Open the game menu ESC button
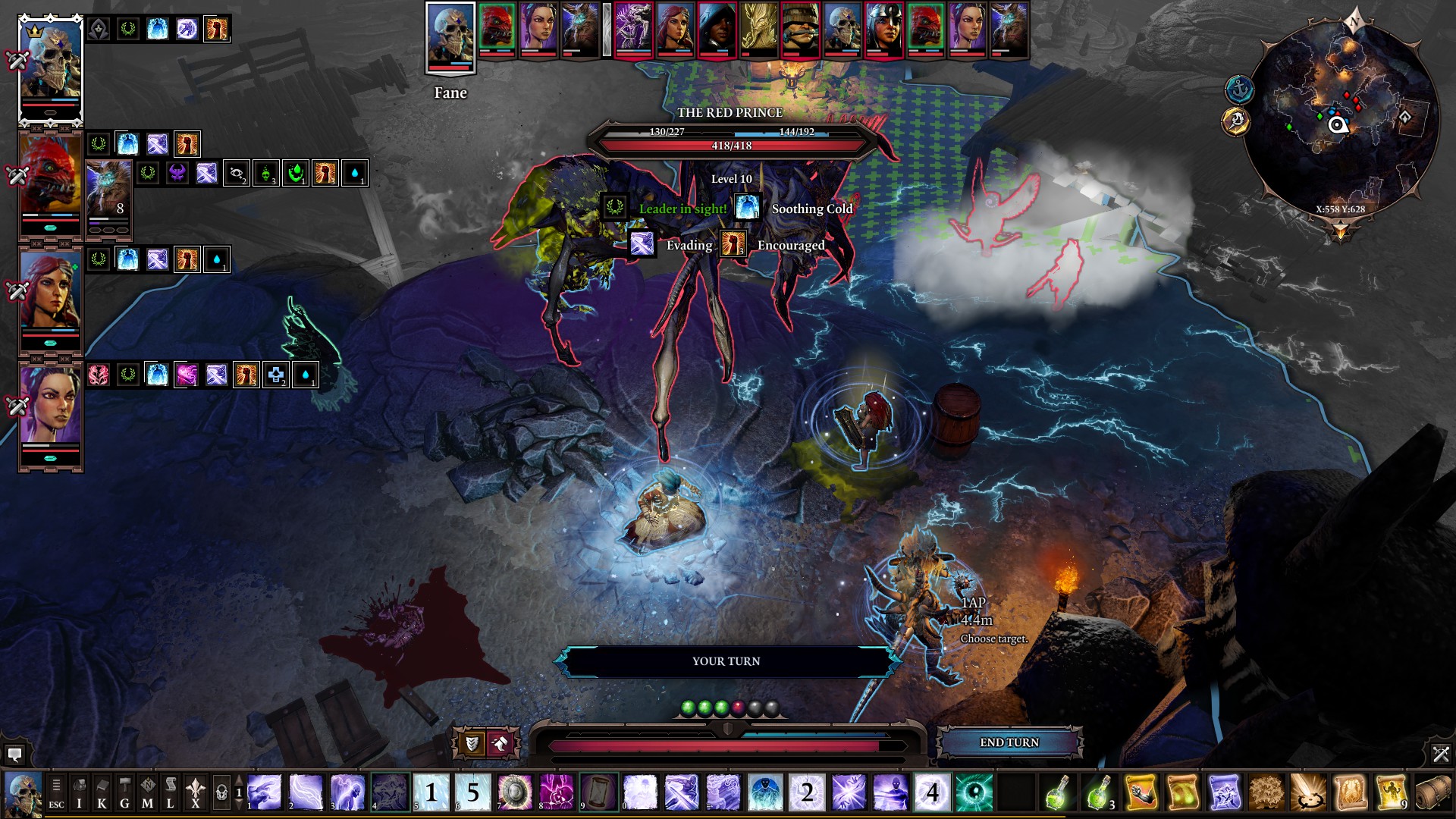The image size is (1456, 819). point(56,793)
